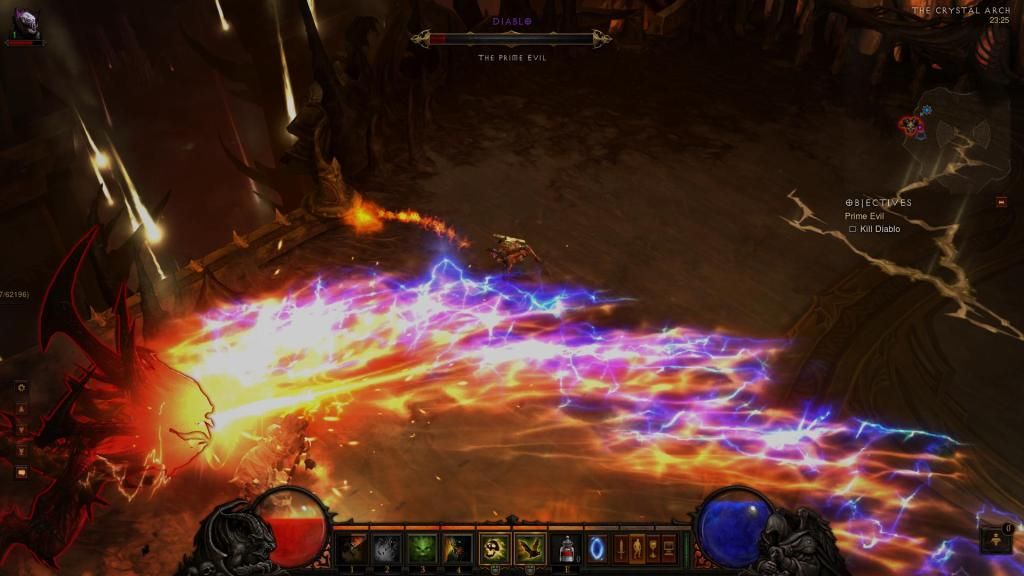
Task: Open the character inventory figure button
Action: pyautogui.click(x=636, y=548)
